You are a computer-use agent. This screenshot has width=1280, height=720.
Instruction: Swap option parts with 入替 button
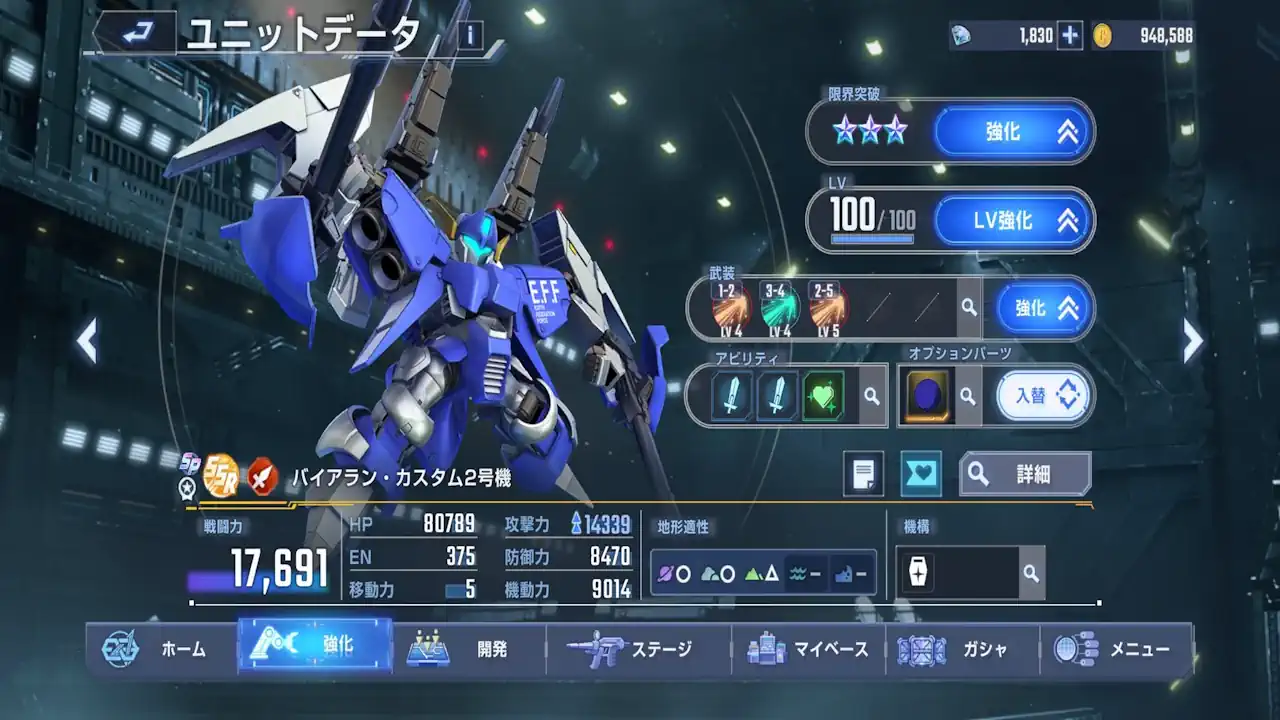pos(1042,396)
